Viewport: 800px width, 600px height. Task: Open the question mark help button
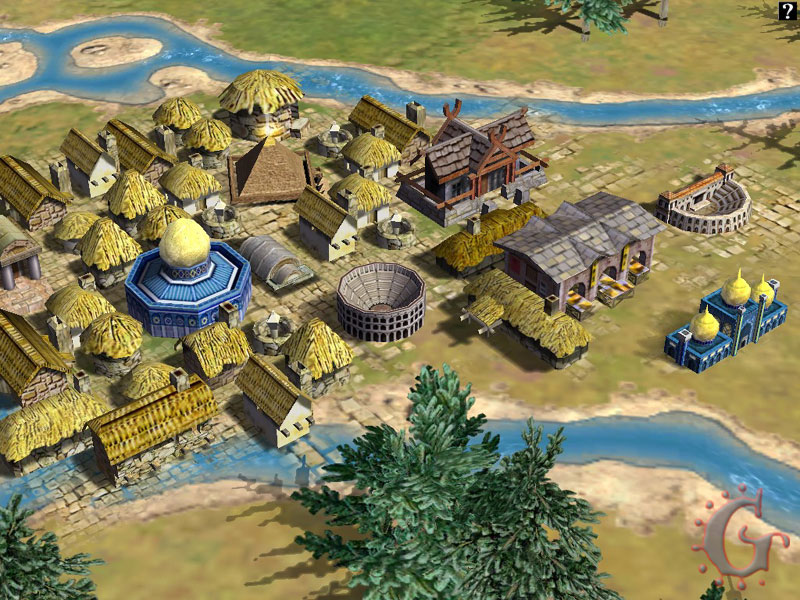click(788, 11)
